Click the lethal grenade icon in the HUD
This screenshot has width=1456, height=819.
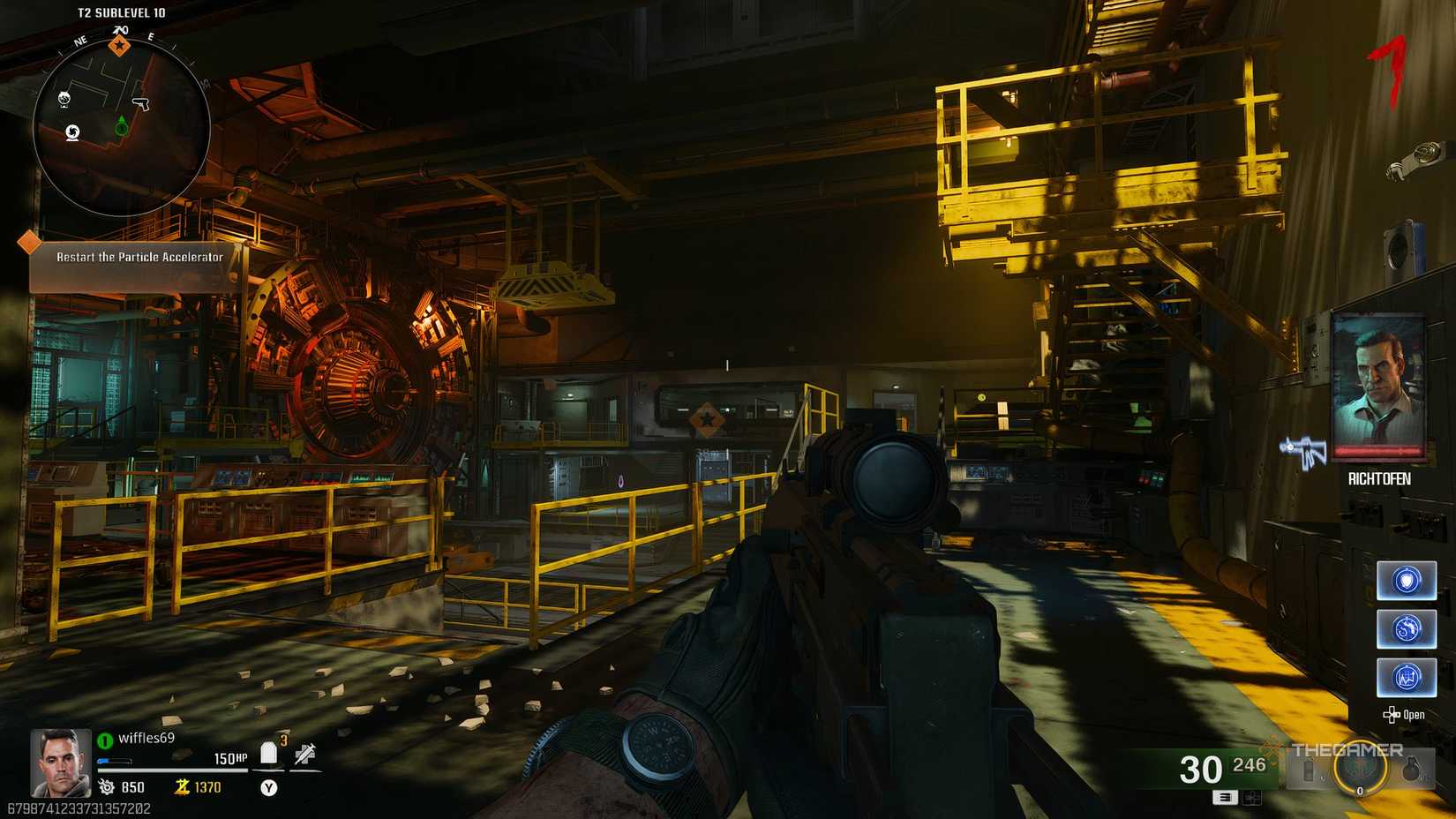[x=1412, y=770]
